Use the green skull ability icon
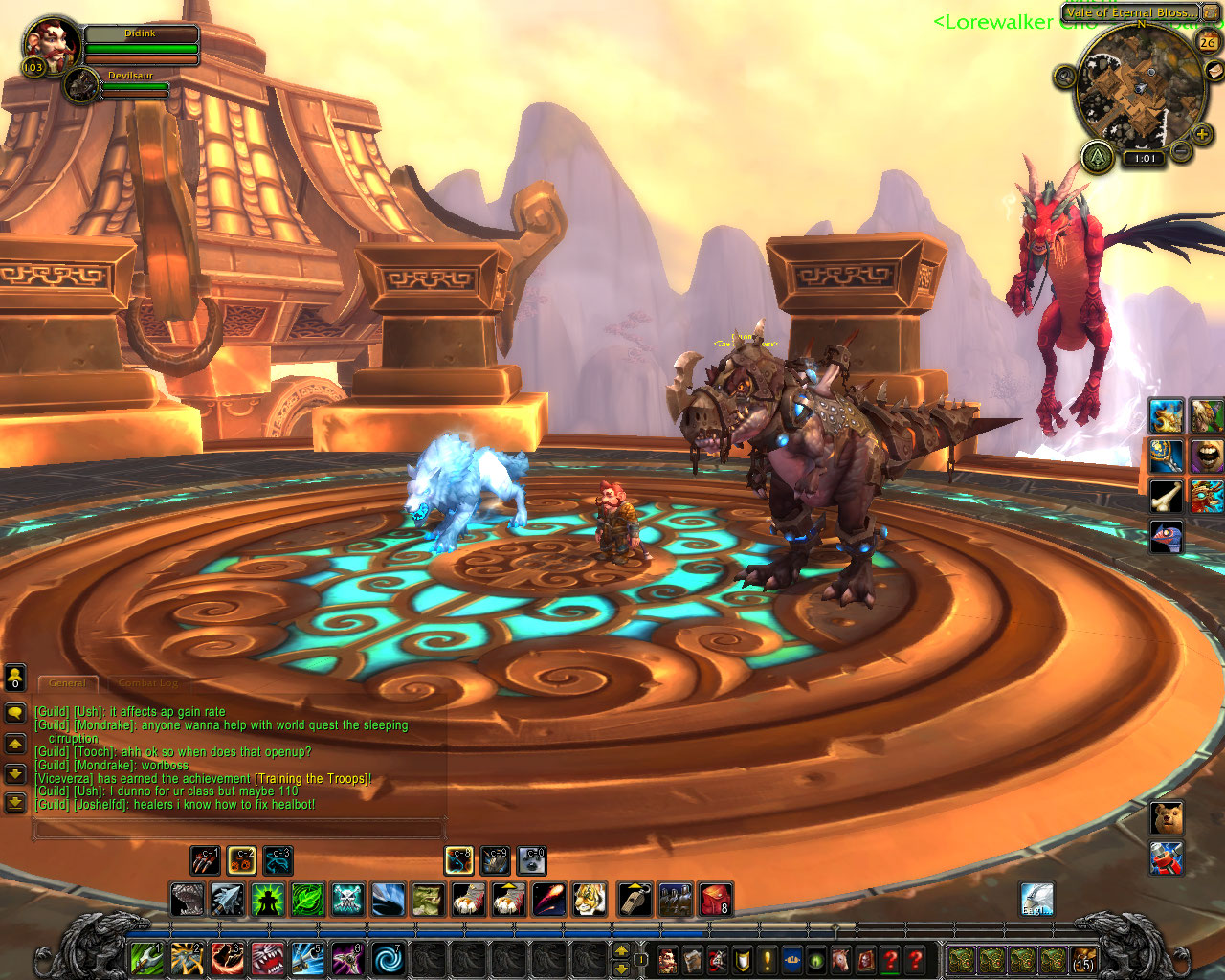Image resolution: width=1225 pixels, height=980 pixels. pos(347,900)
